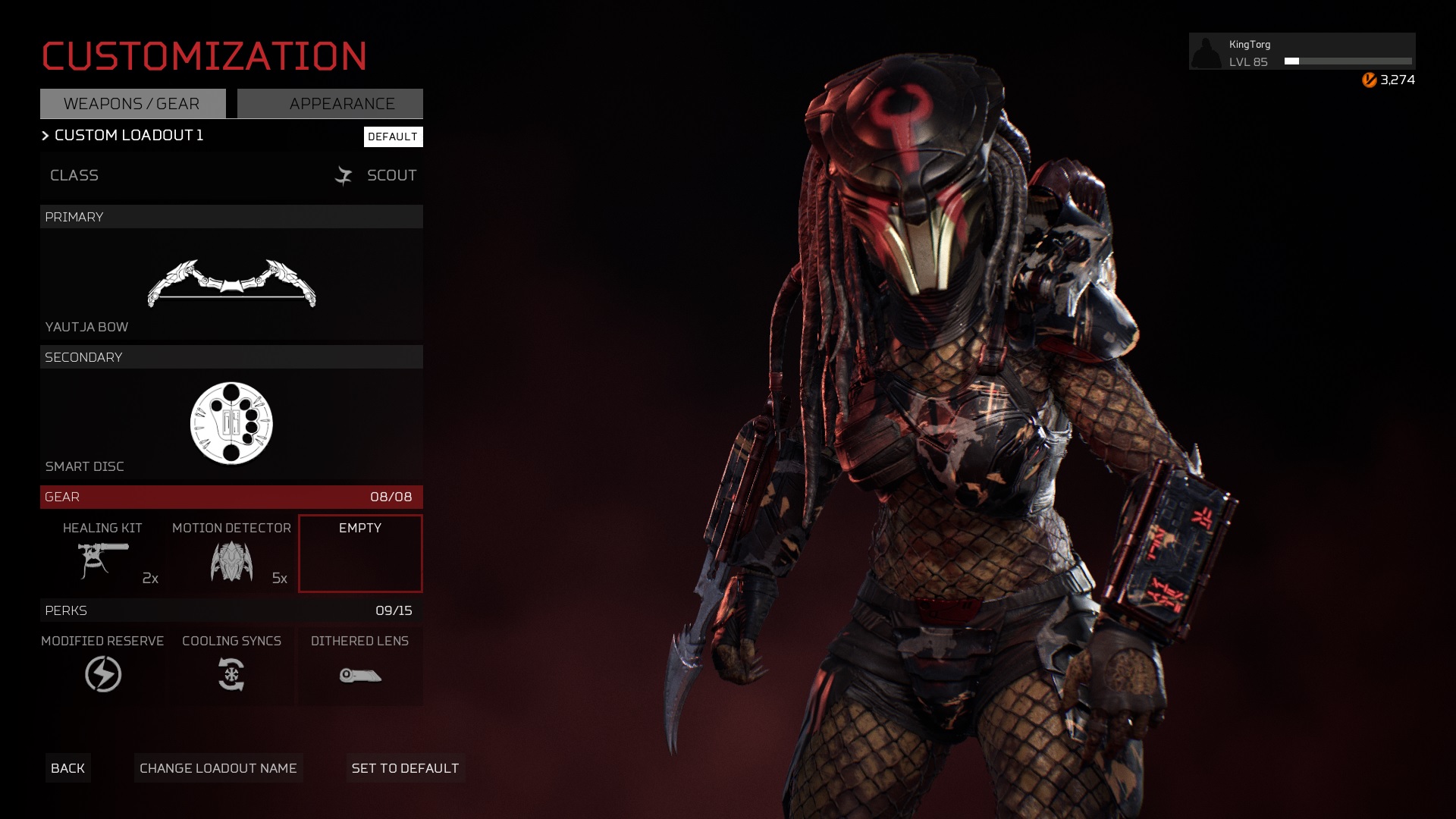Click Change Loadout Name
The image size is (1456, 819).
click(218, 768)
